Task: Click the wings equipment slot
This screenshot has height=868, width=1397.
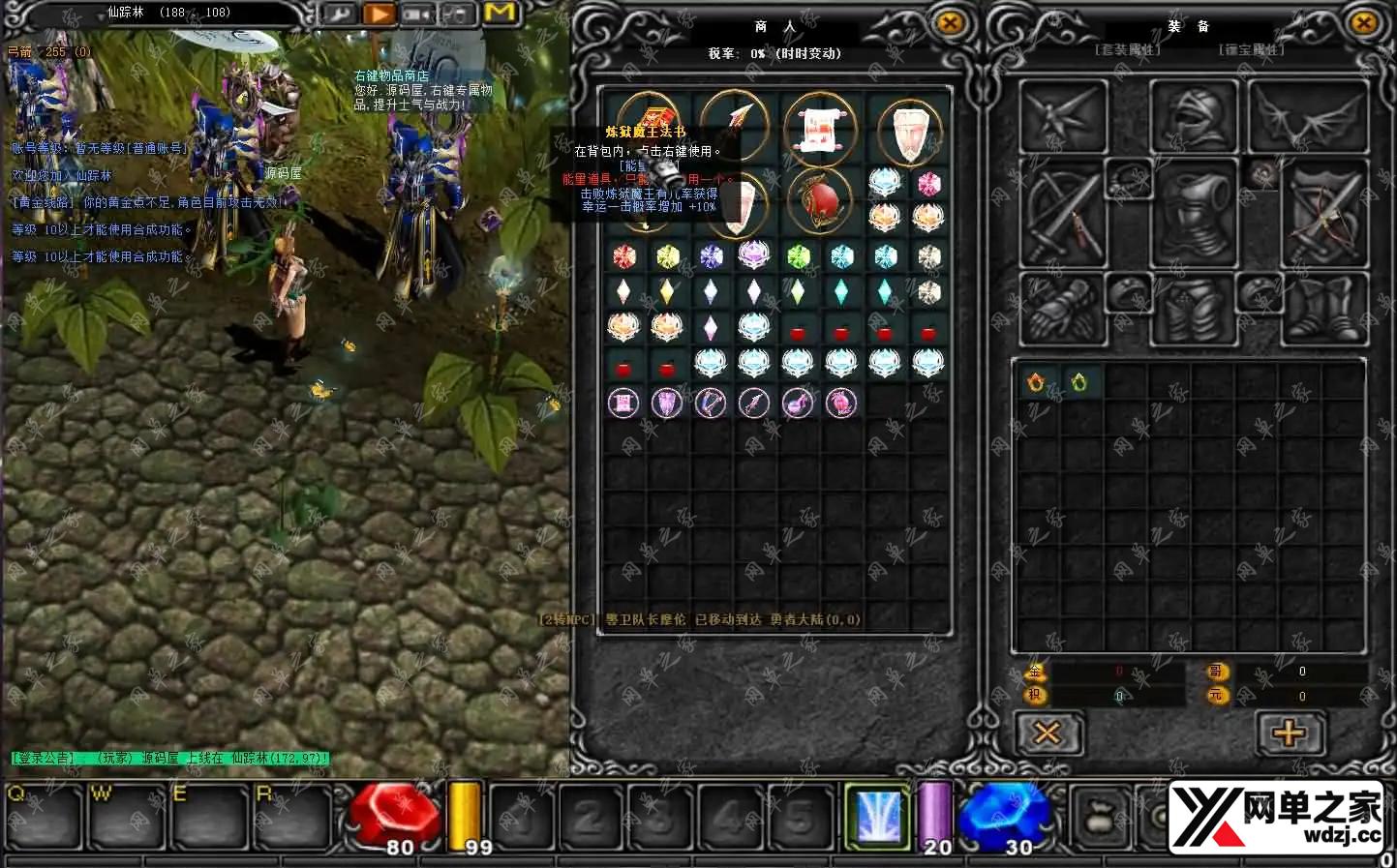Action: click(x=1309, y=117)
